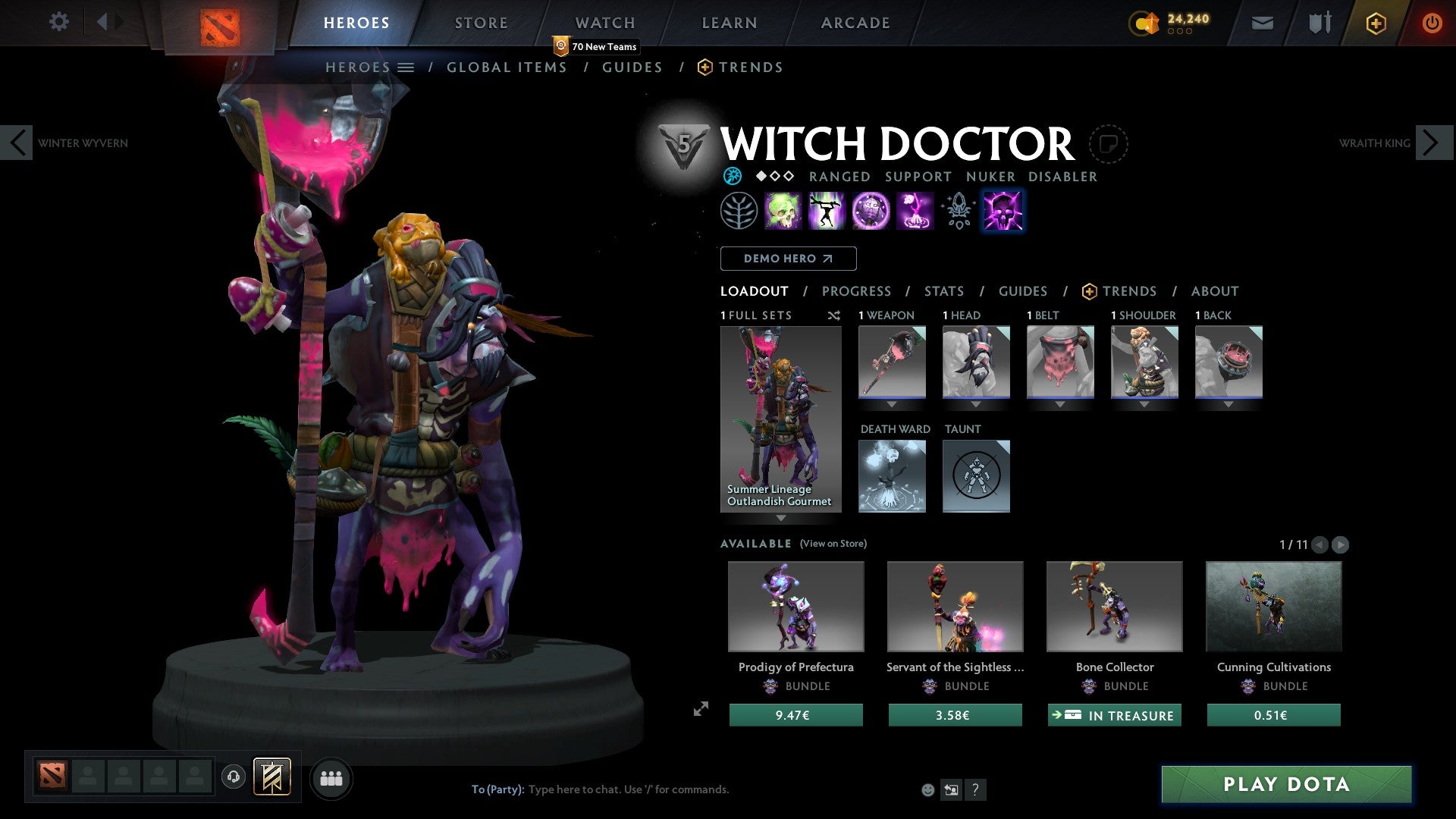Toggle the shuffle icon next to Full Sets
The height and width of the screenshot is (819, 1456).
coord(834,315)
